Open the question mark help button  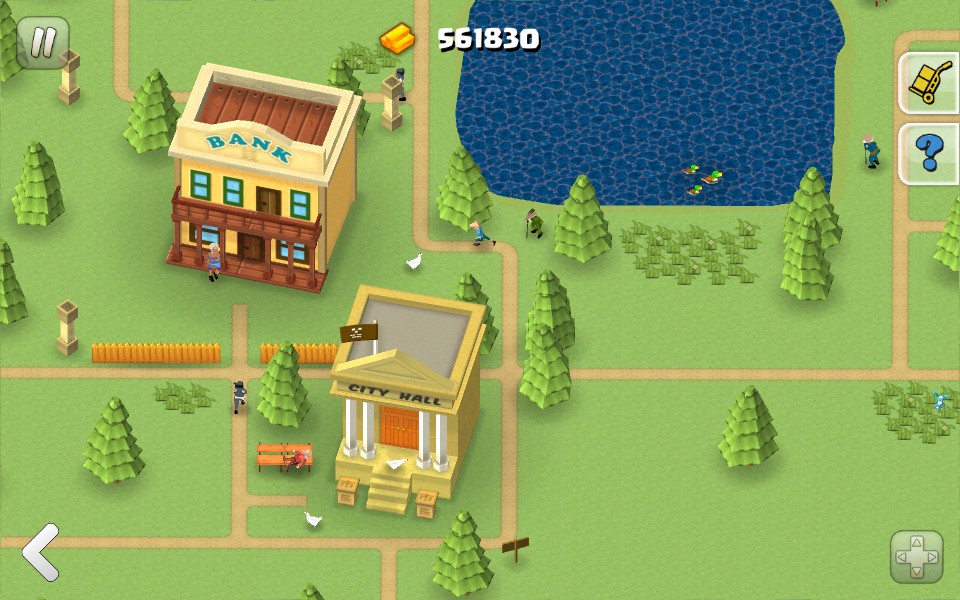point(930,152)
